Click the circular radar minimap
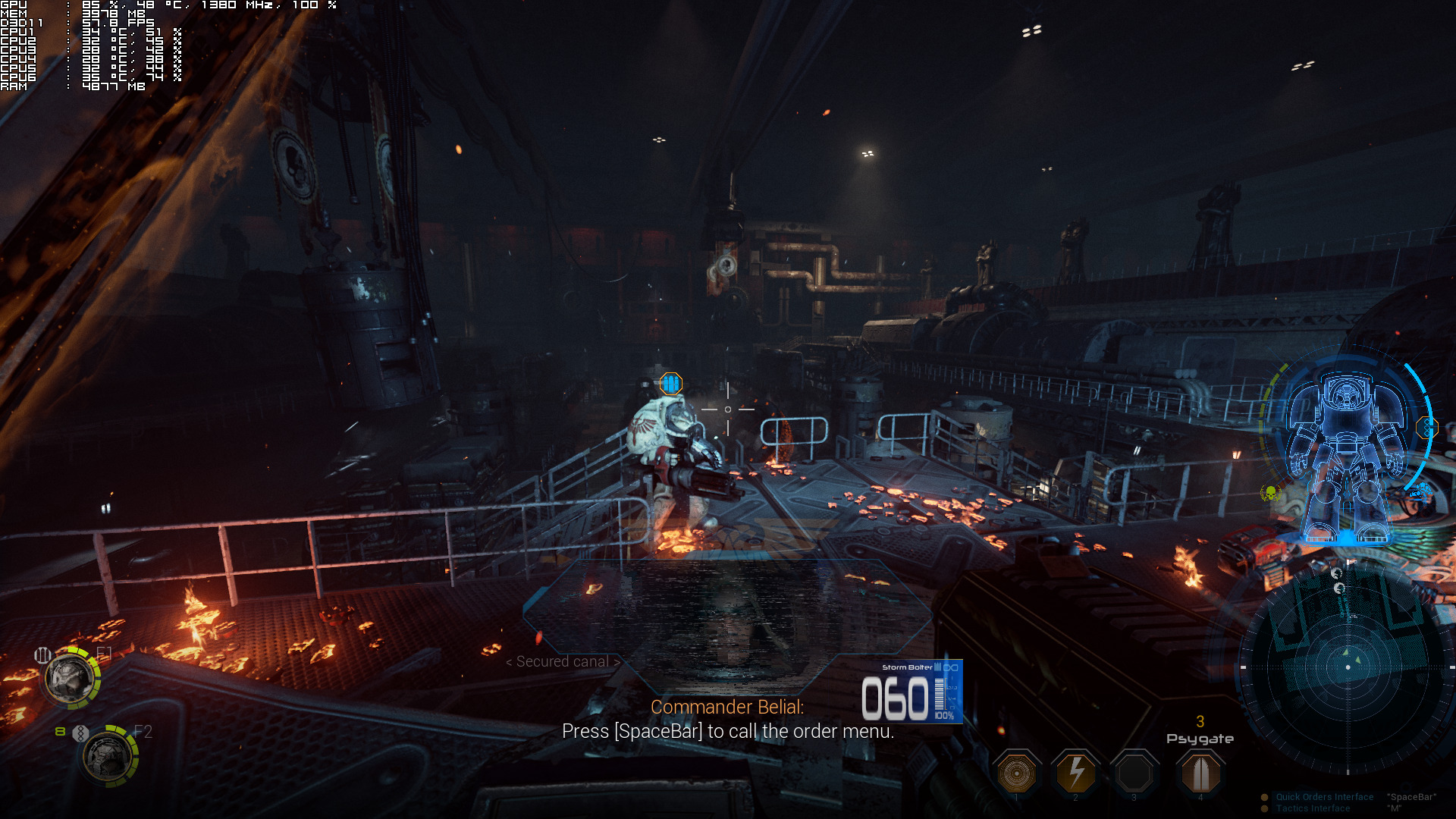Image resolution: width=1456 pixels, height=819 pixels. 1348,667
